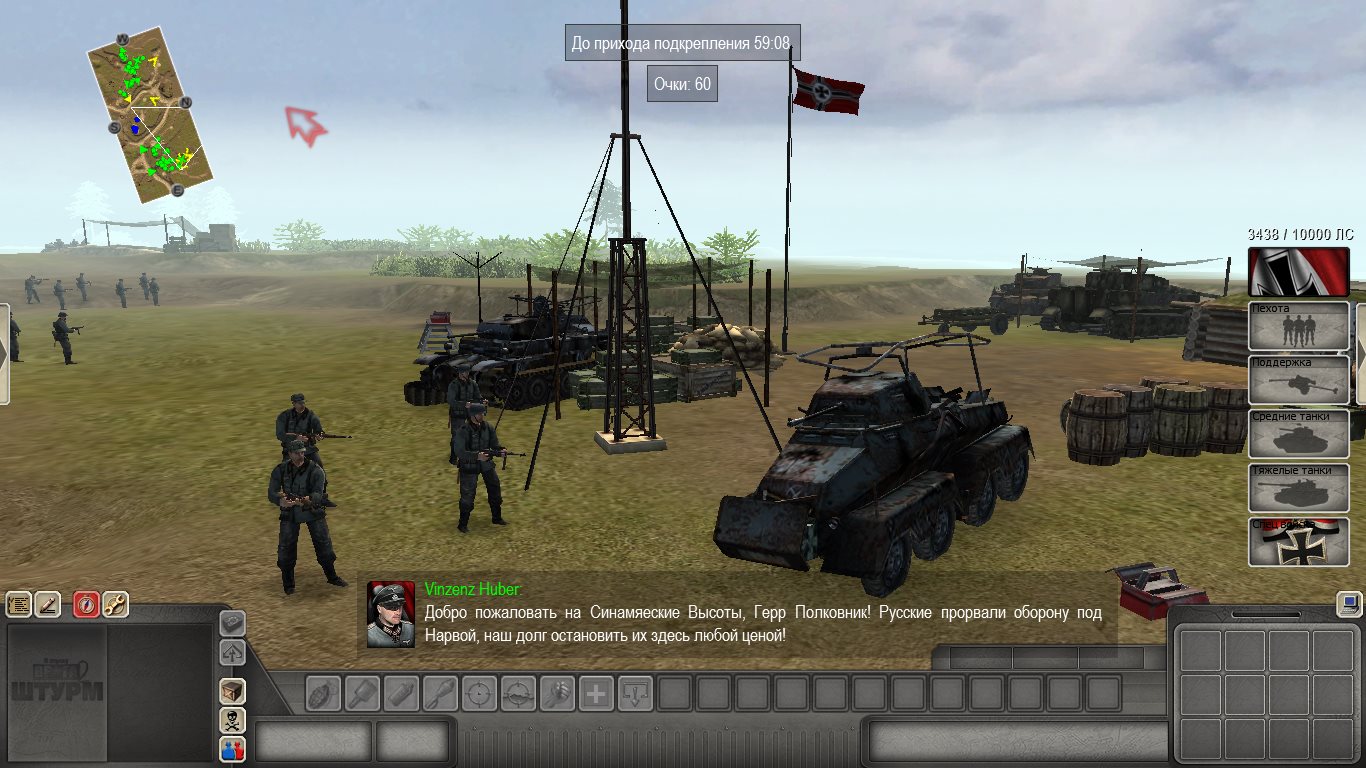The width and height of the screenshot is (1366, 768).
Task: Activate the plus sign heal command
Action: (596, 693)
